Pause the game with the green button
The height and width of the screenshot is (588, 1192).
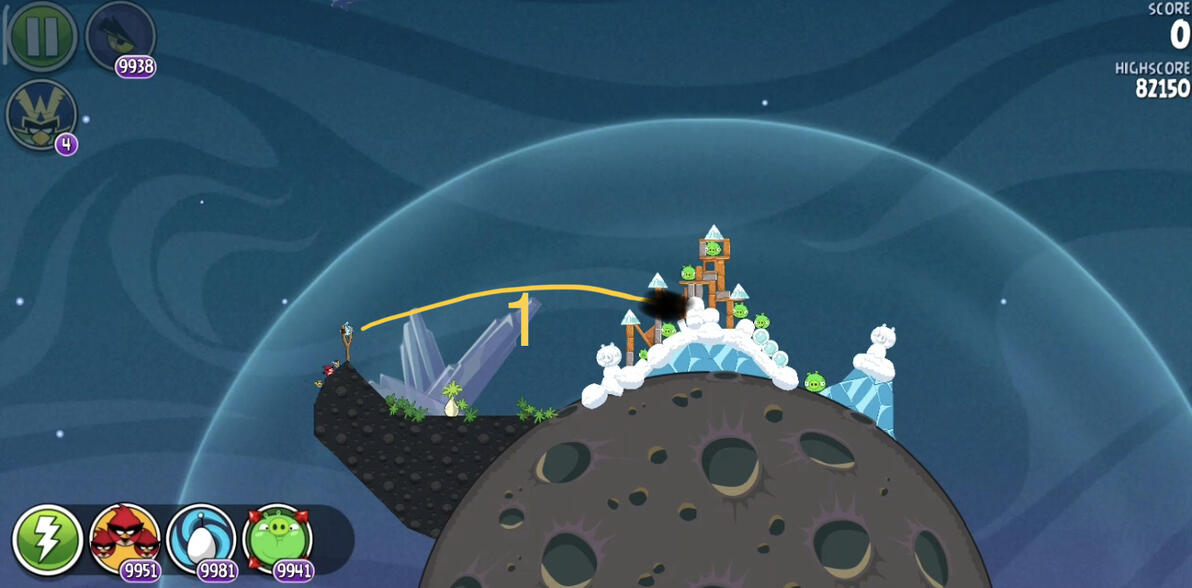tap(42, 36)
